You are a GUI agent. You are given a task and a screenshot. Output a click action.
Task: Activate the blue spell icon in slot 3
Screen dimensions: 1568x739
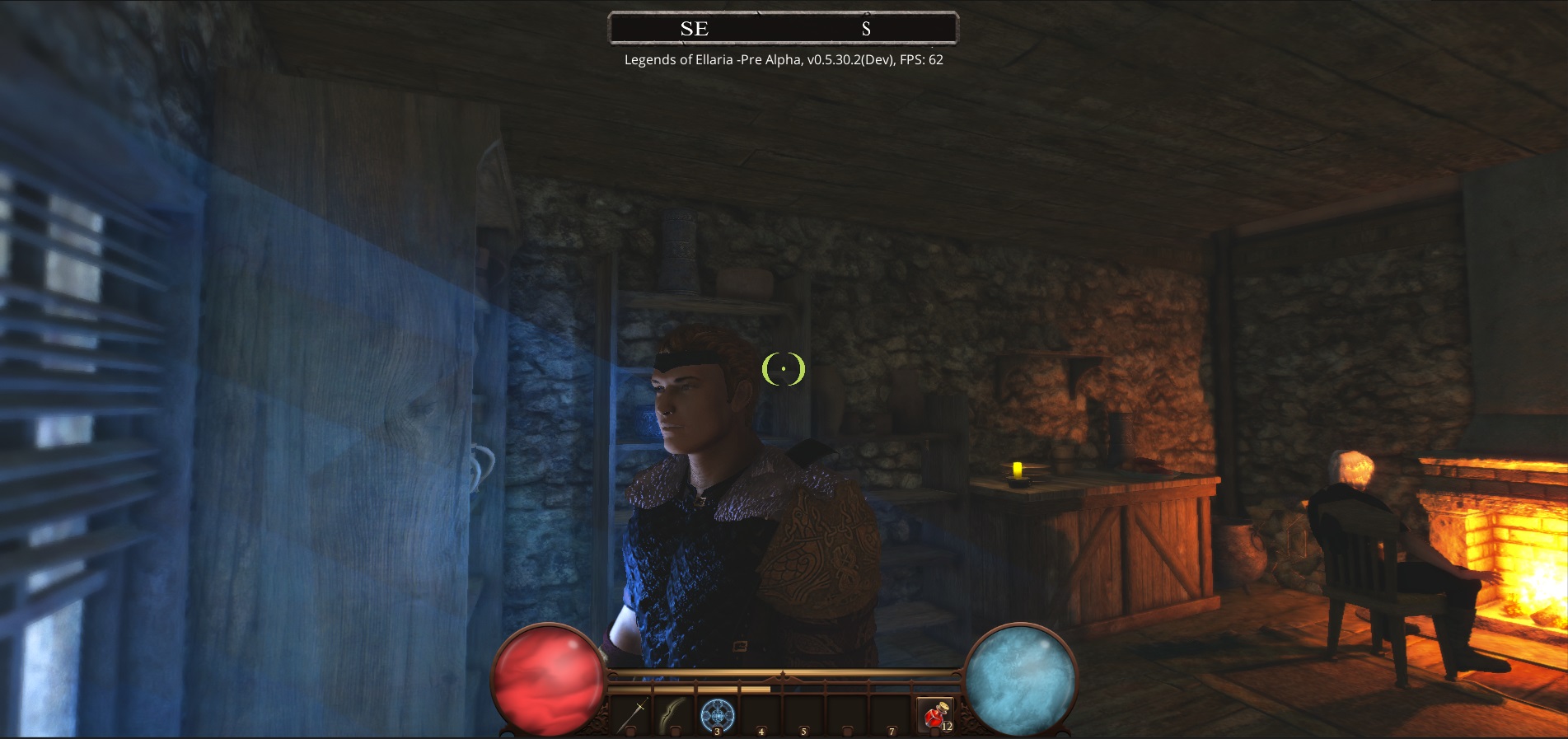pyautogui.click(x=717, y=713)
